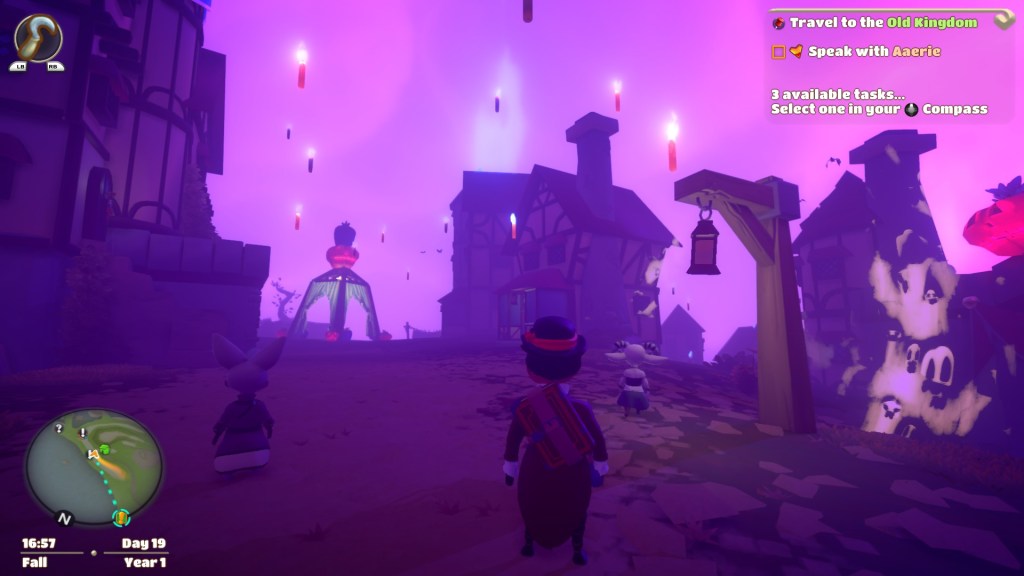Click the question mark marker on the minimap
The width and height of the screenshot is (1024, 576).
59,428
